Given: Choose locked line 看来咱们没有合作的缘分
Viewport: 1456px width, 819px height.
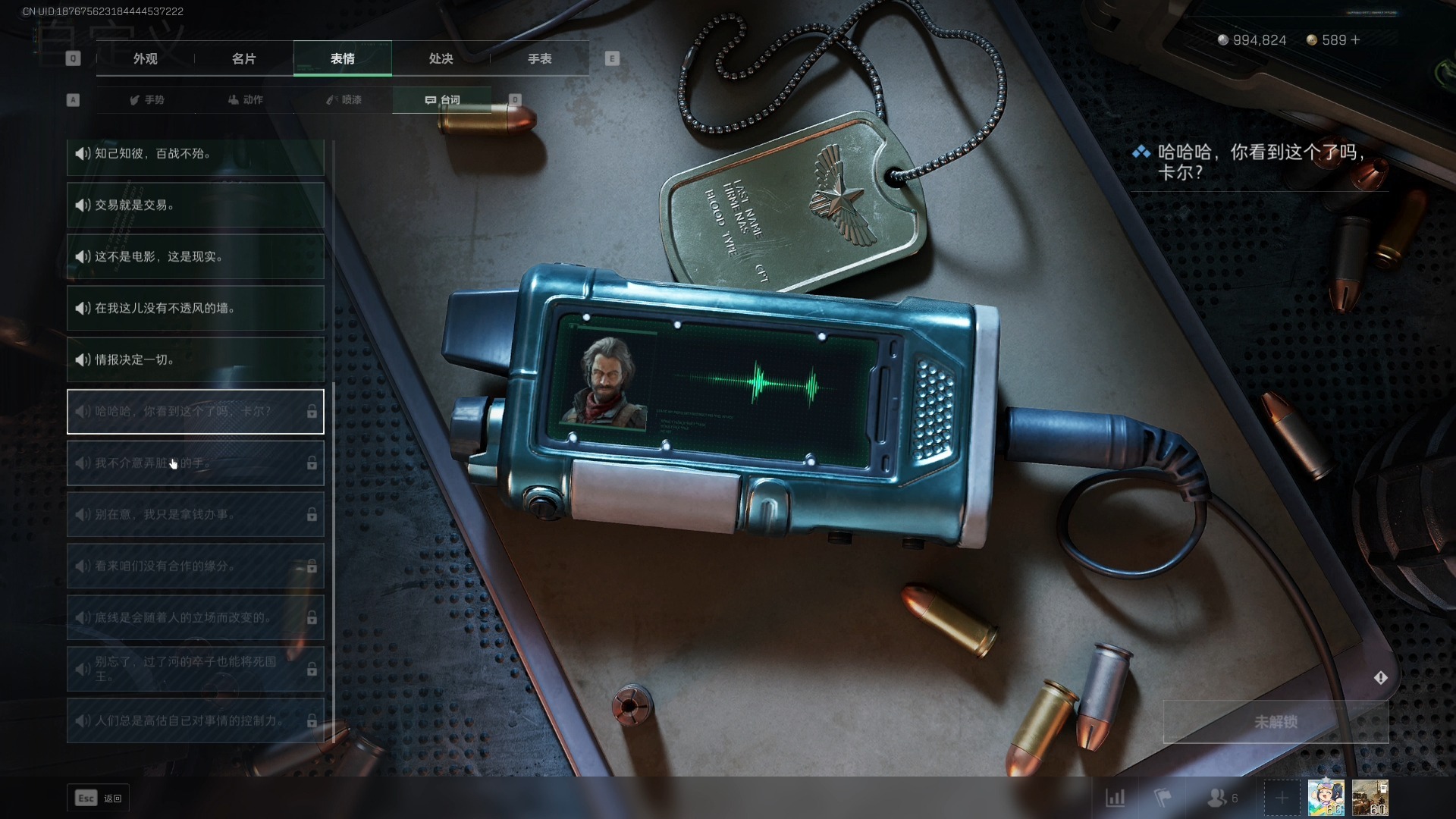Looking at the screenshot, I should pyautogui.click(x=195, y=566).
